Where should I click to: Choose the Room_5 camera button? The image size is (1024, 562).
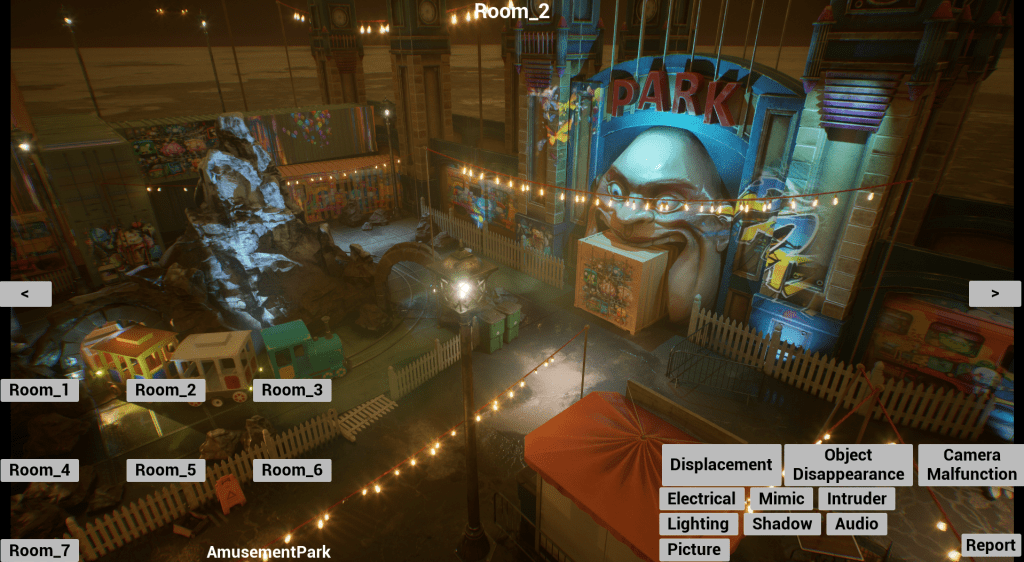166,470
